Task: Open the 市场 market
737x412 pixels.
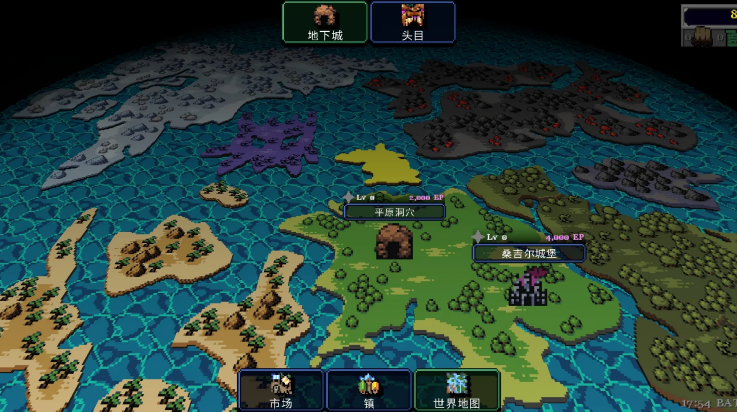Action: click(x=281, y=390)
